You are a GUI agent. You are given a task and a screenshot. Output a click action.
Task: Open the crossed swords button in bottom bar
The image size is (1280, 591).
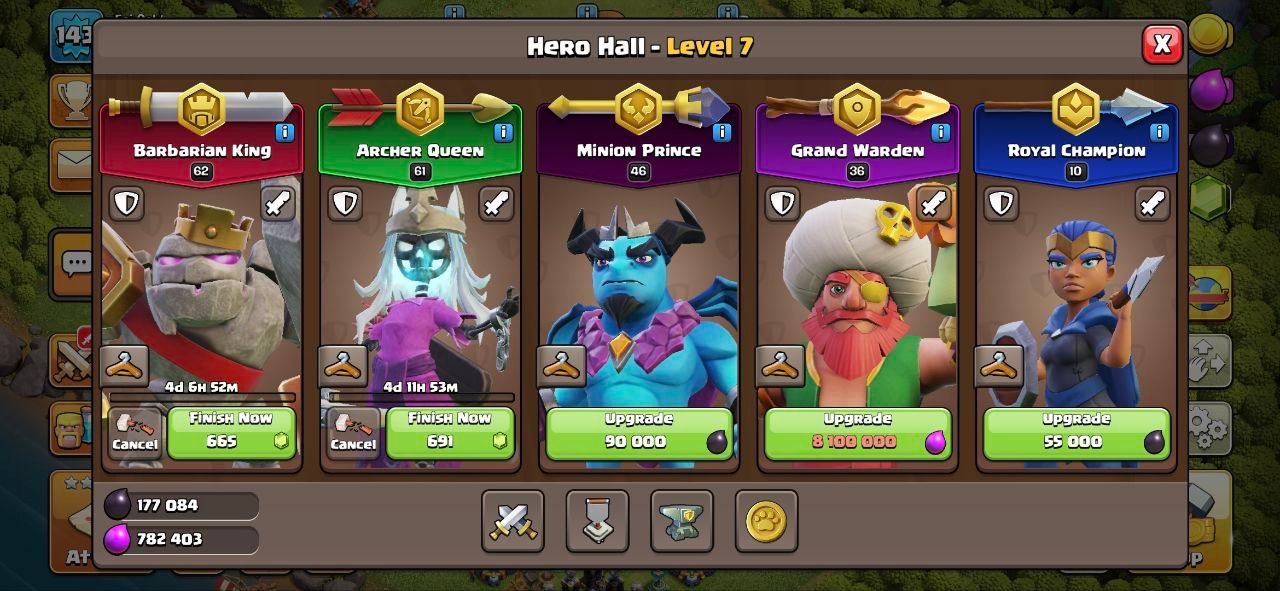(513, 521)
